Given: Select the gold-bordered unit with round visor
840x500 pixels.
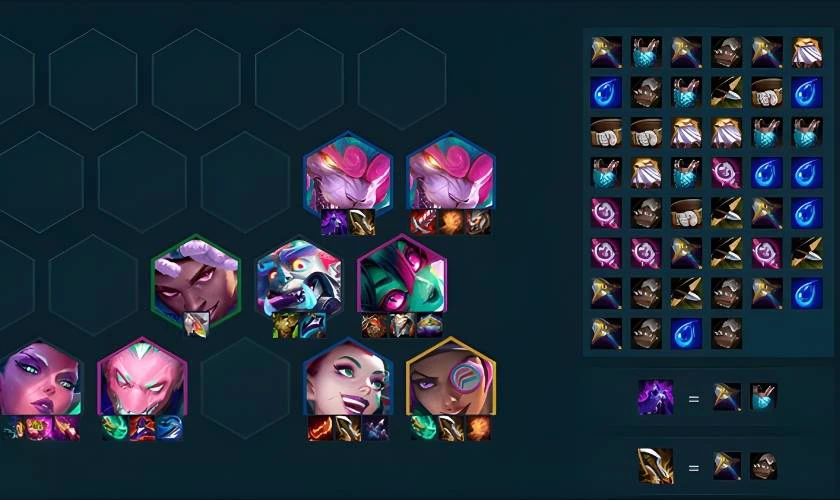Looking at the screenshot, I should tap(450, 380).
